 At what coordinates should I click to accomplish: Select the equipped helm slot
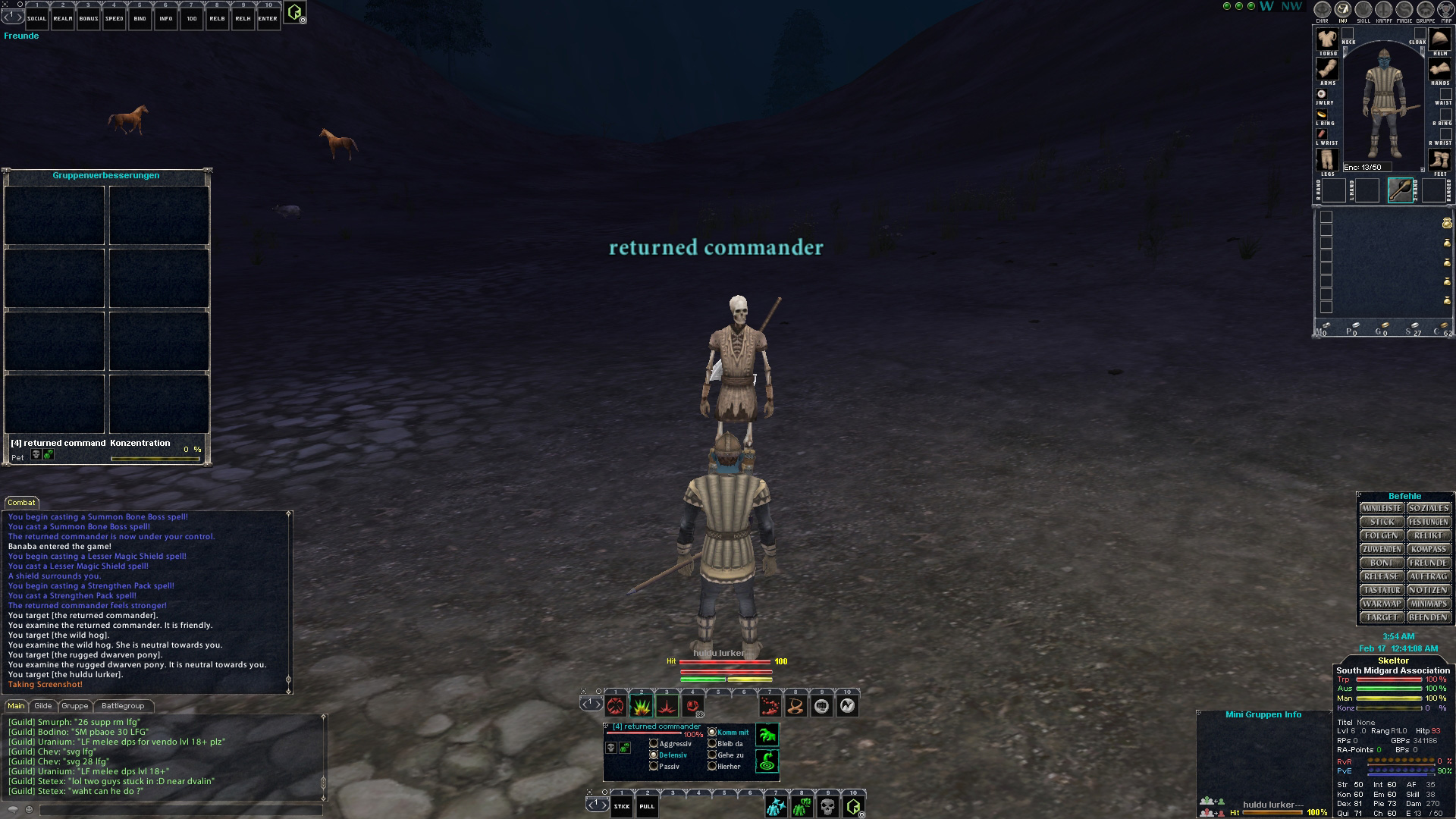(1439, 39)
